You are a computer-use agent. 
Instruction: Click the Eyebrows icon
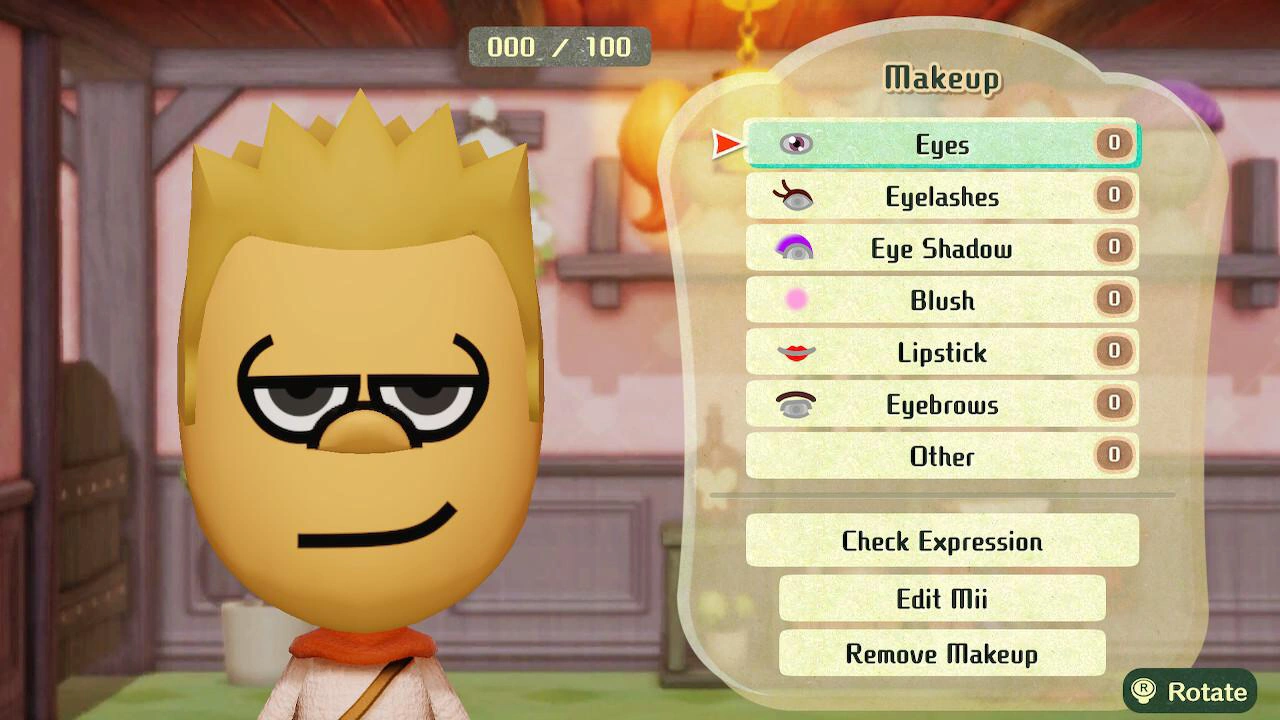click(795, 404)
